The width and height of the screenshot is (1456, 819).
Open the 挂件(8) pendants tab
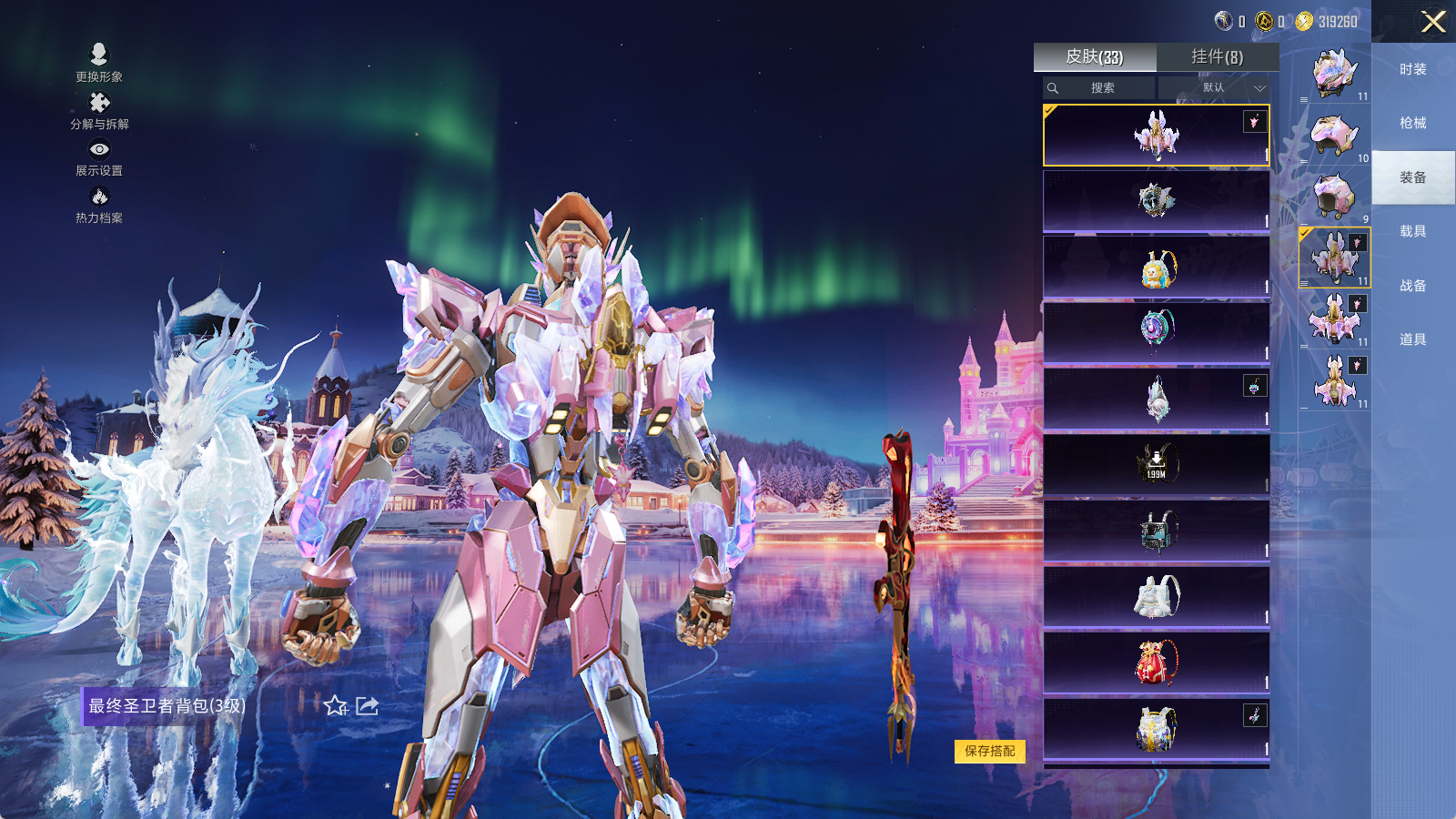click(1217, 57)
